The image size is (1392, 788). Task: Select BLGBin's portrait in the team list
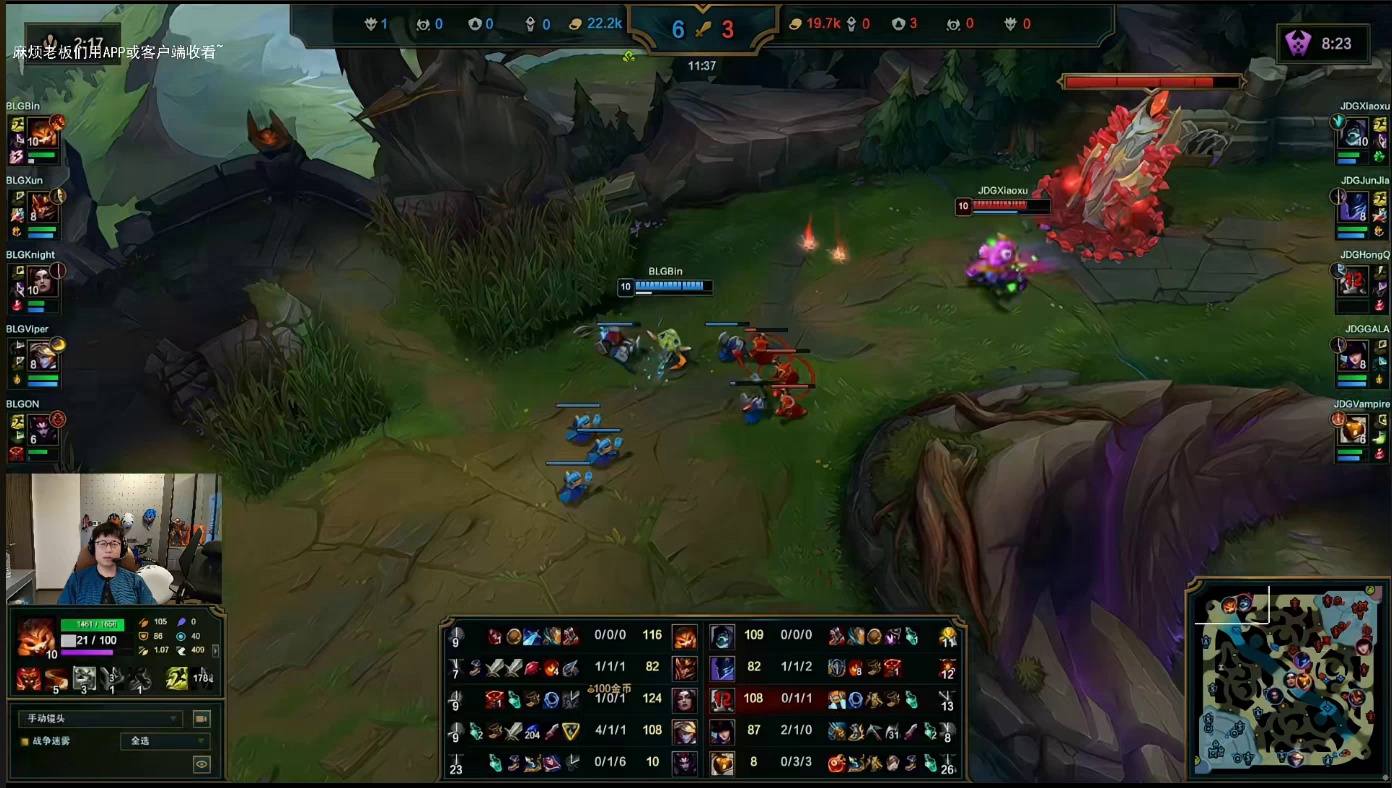(x=41, y=133)
